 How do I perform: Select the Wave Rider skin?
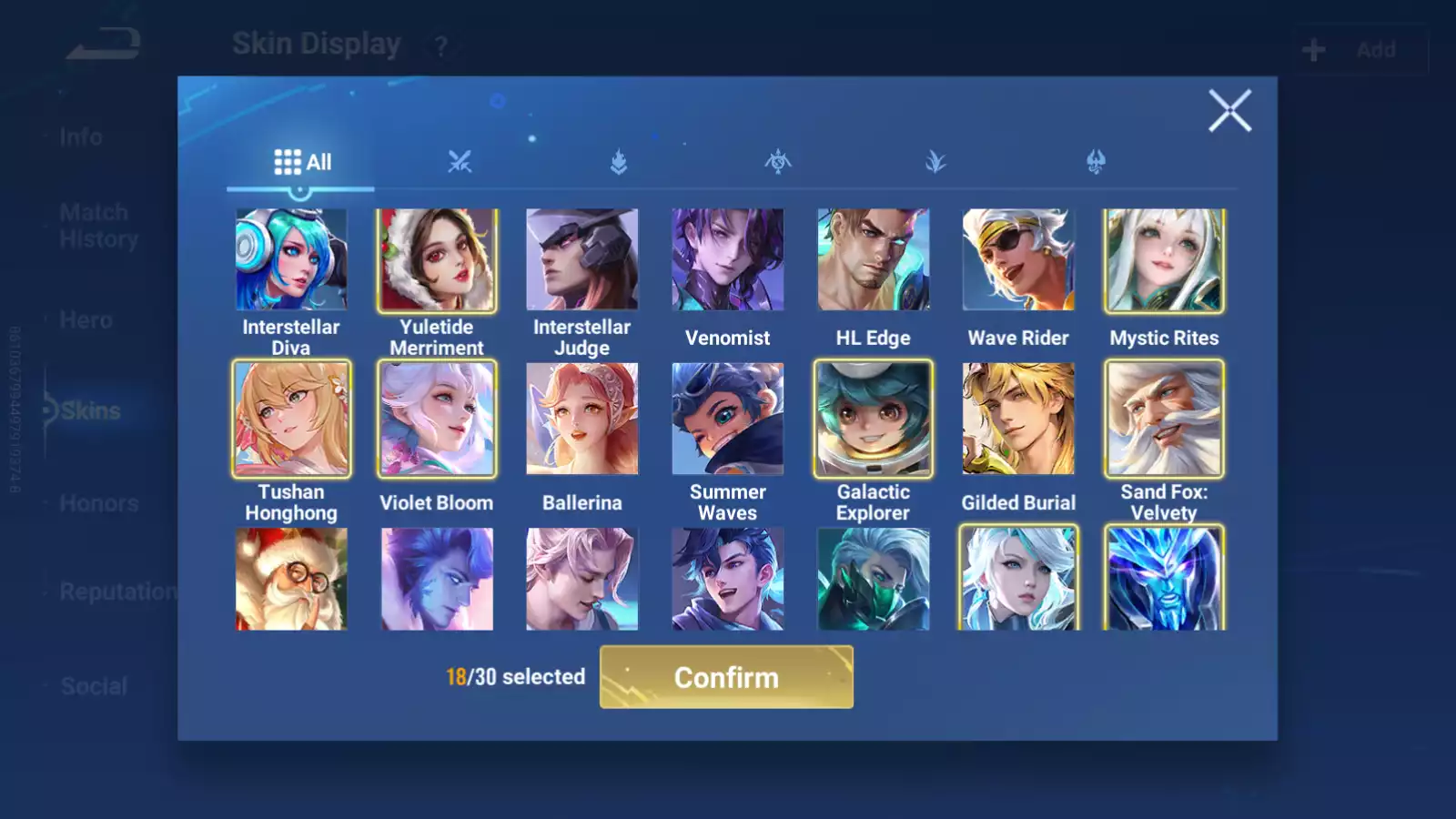tap(1018, 260)
